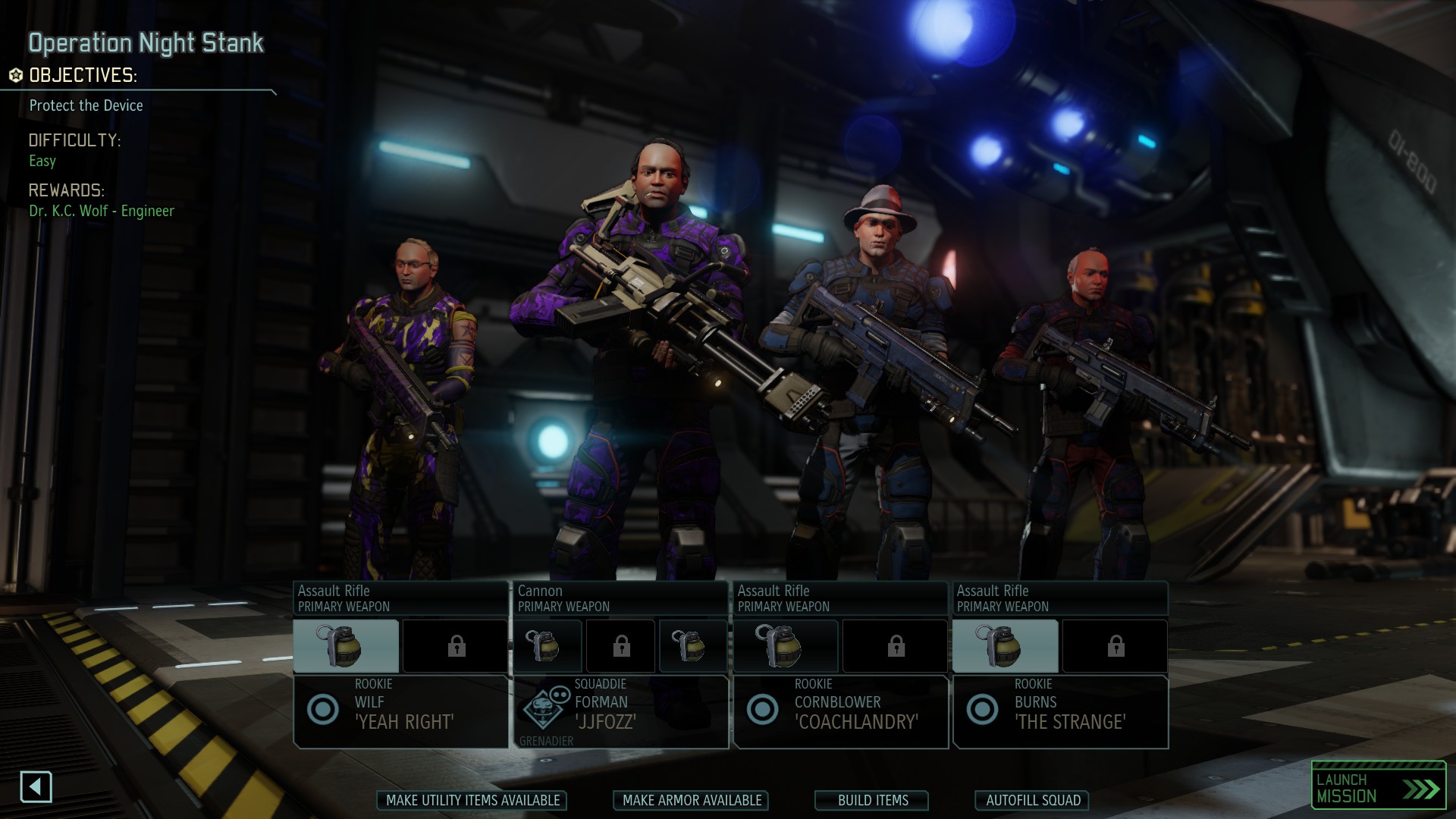
Task: Open the Build Items screen
Action: (x=872, y=800)
